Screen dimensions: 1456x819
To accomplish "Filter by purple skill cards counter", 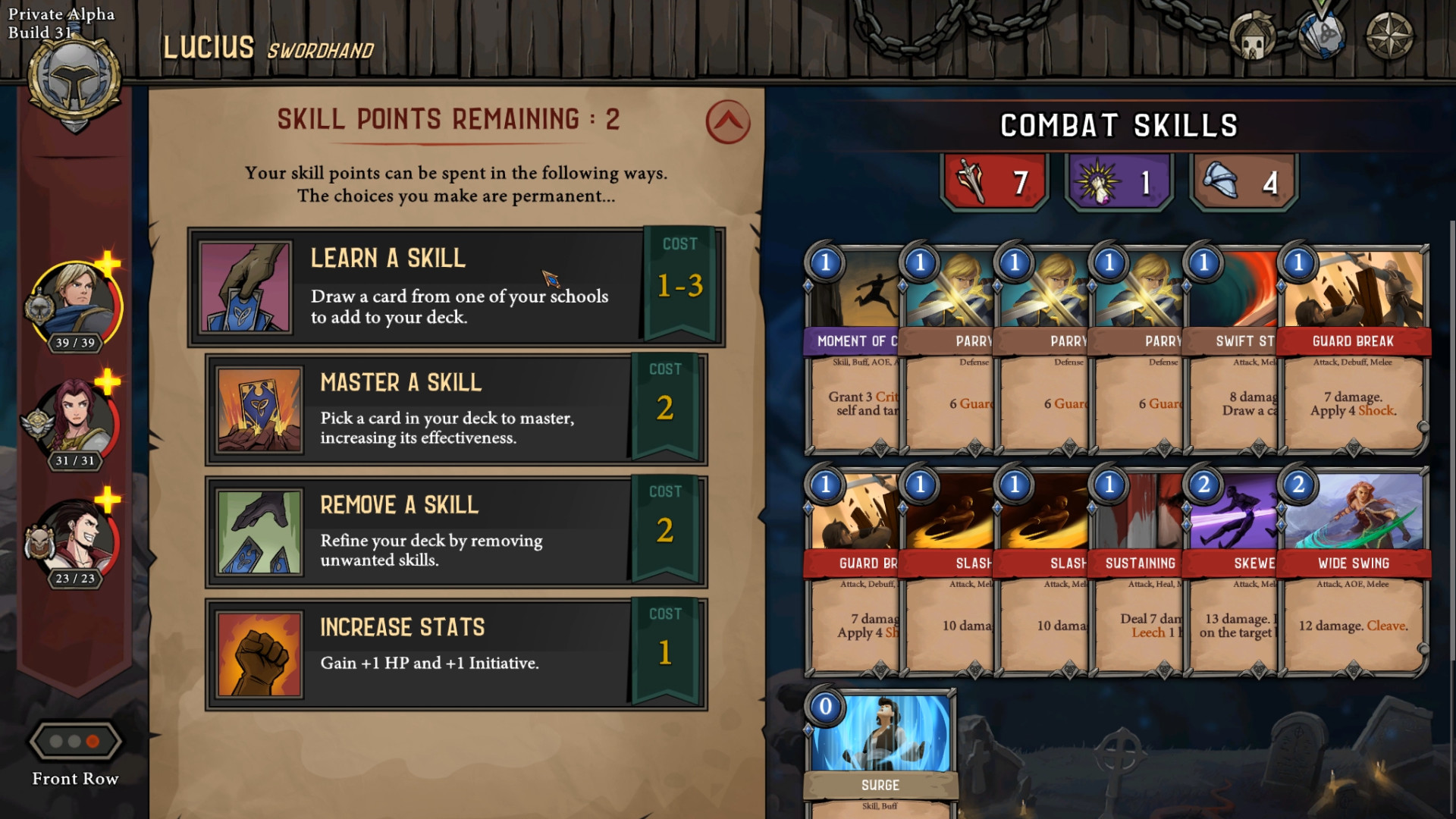I will point(1119,182).
